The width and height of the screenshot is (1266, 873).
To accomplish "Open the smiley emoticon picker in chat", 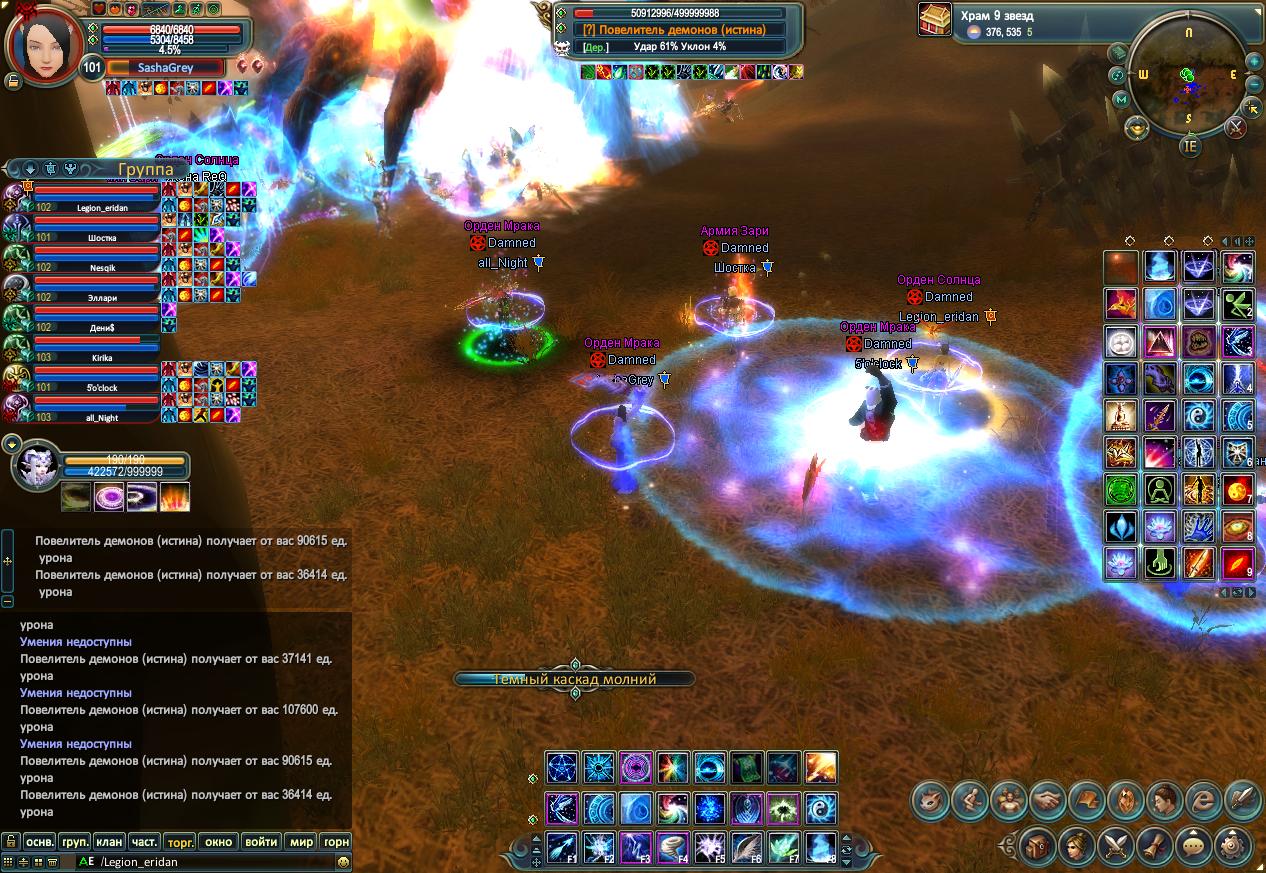I will (343, 861).
